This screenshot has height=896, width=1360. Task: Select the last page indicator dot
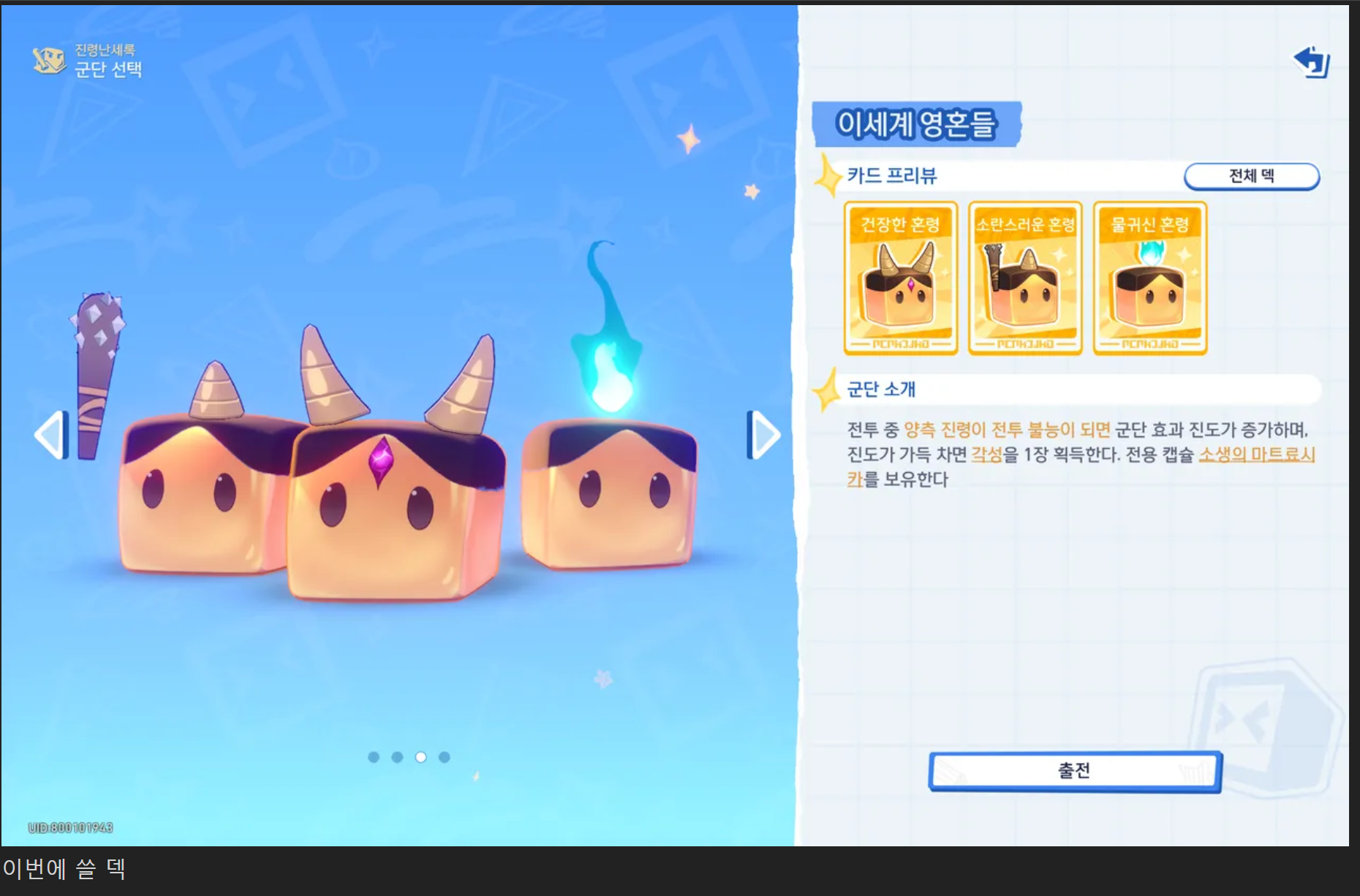pos(445,758)
